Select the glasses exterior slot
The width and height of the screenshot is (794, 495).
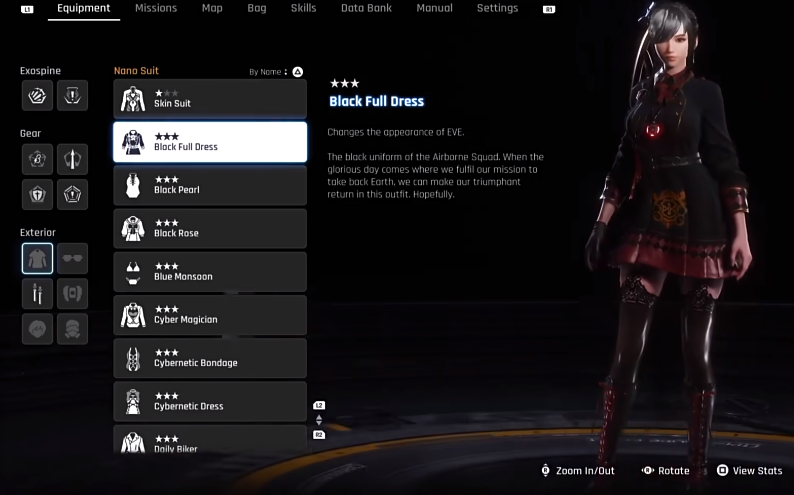(72, 258)
